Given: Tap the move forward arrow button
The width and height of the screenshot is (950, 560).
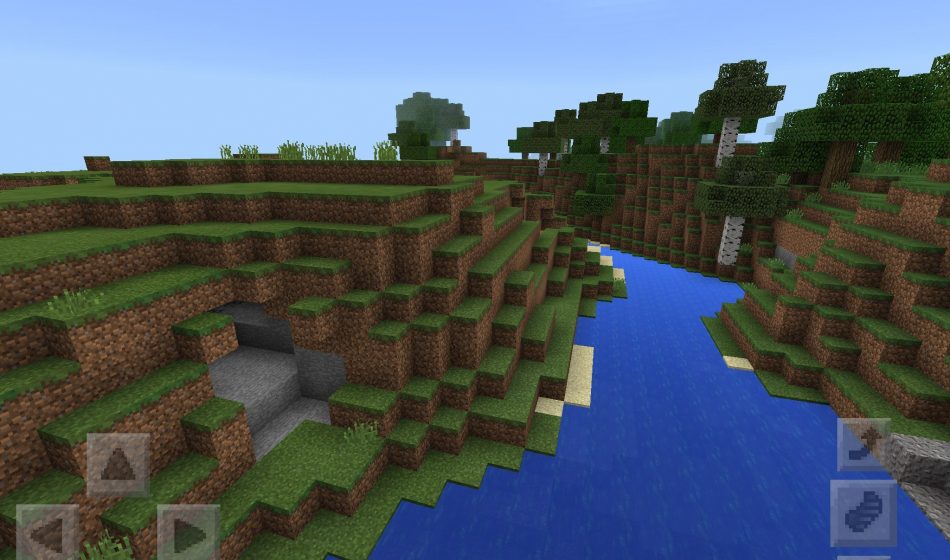Looking at the screenshot, I should pyautogui.click(x=118, y=465).
